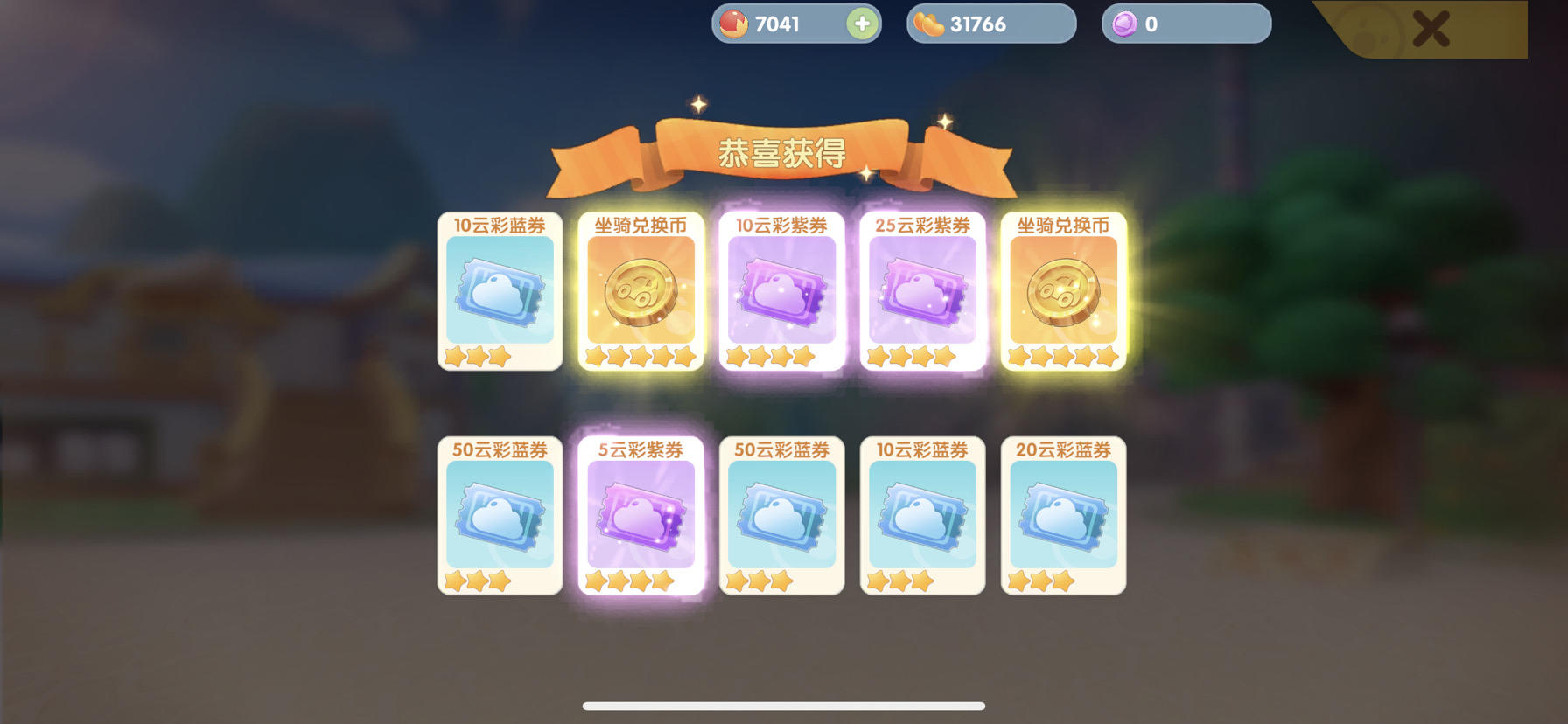Image resolution: width=1568 pixels, height=724 pixels.
Task: Tap the purple gem currency icon
Action: click(1123, 24)
